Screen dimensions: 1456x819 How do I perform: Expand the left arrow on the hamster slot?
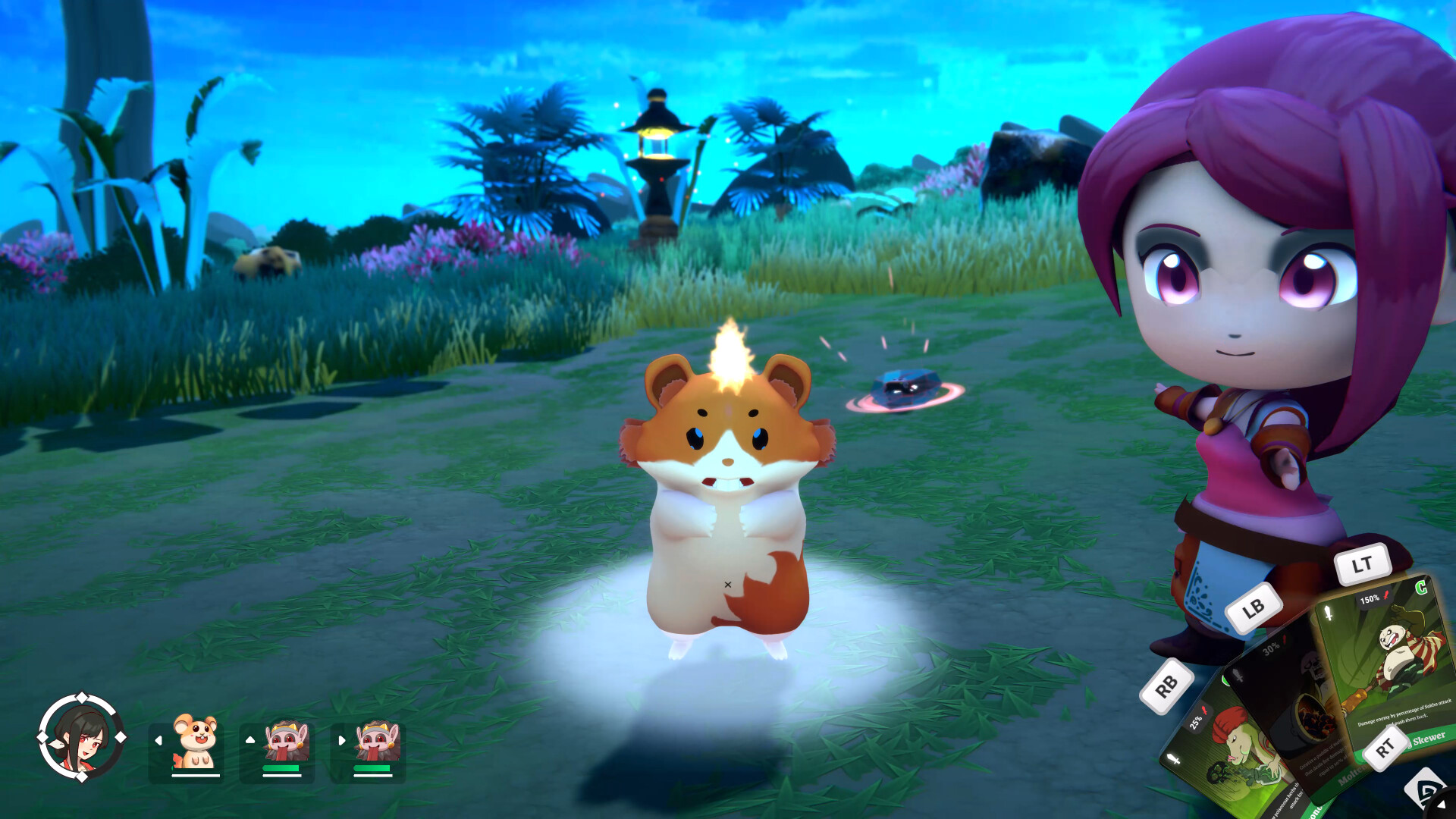click(x=158, y=740)
